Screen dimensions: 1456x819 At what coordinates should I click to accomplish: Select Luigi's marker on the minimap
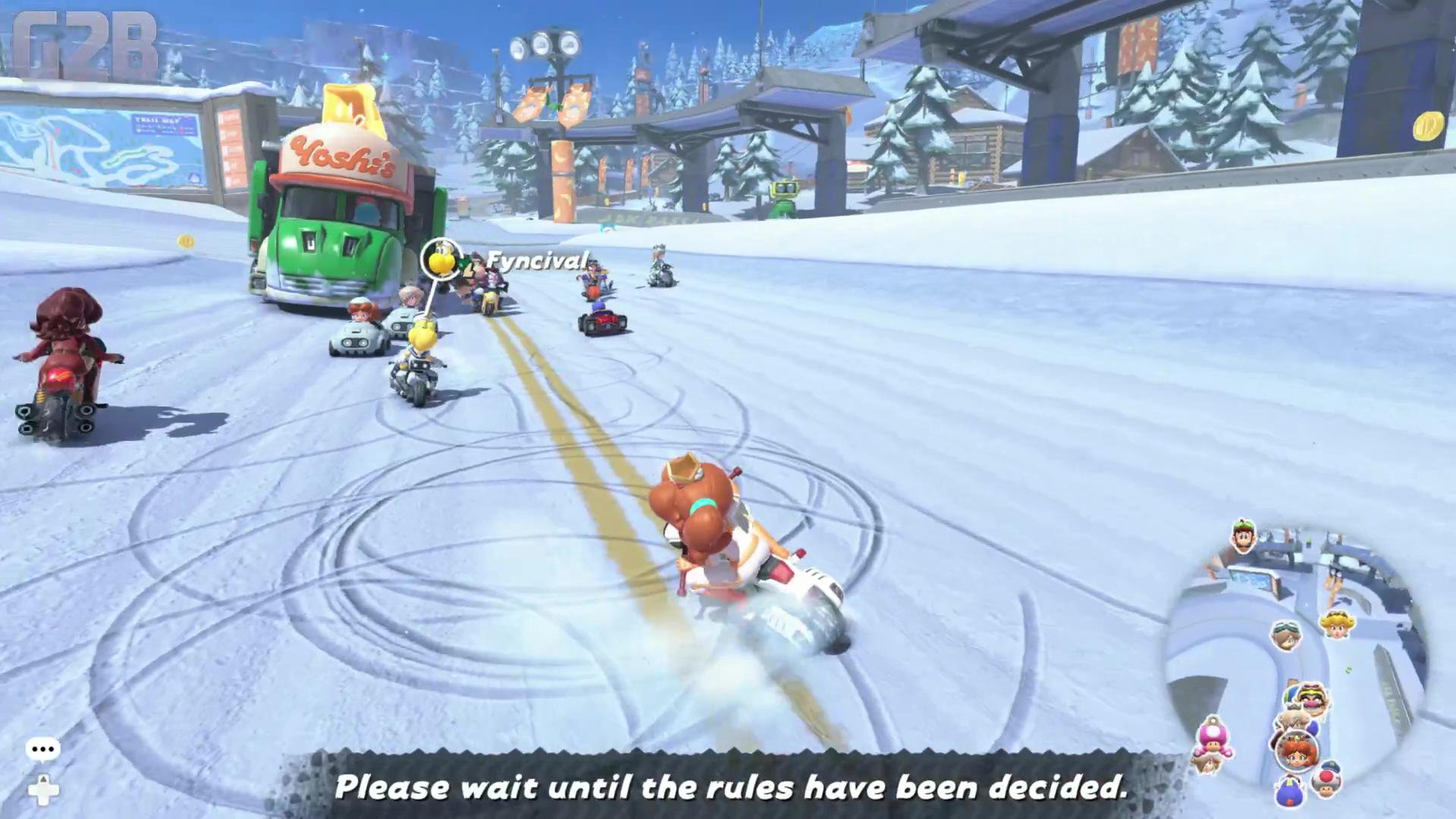tap(1243, 537)
